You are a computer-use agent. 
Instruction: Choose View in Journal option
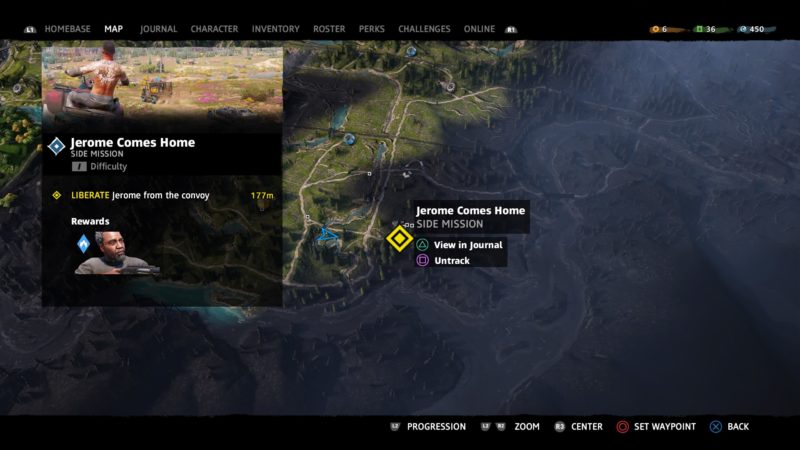pyautogui.click(x=467, y=245)
